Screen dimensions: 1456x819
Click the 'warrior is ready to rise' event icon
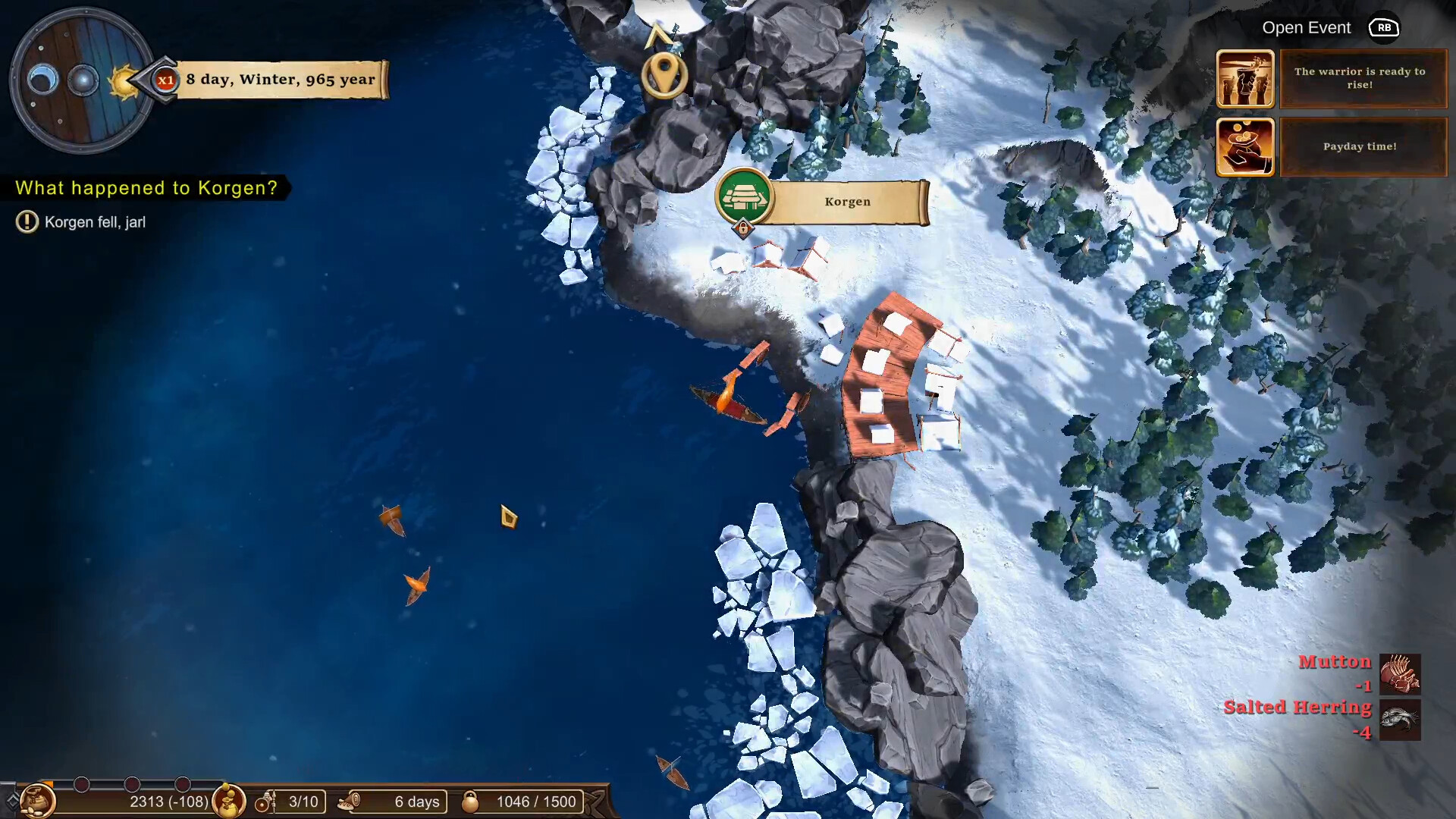[1246, 78]
